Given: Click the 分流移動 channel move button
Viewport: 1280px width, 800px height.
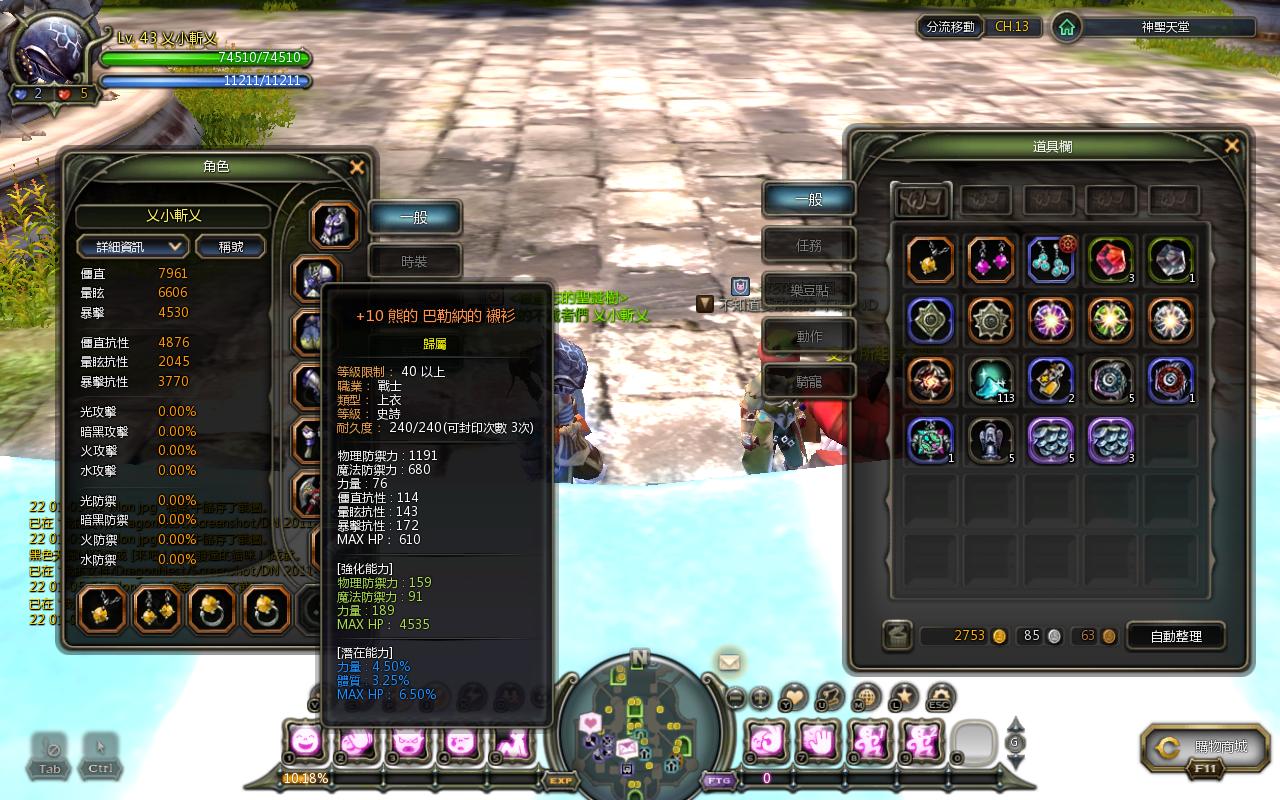Looking at the screenshot, I should pos(949,27).
